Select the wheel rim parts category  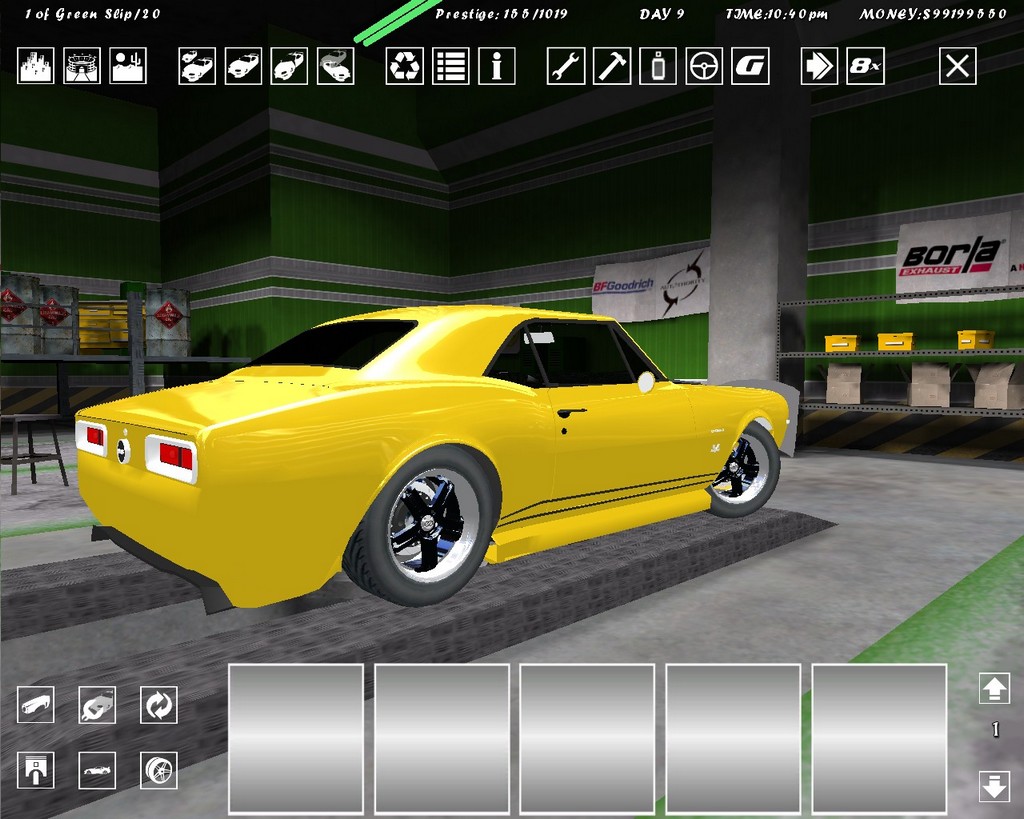pyautogui.click(x=158, y=770)
